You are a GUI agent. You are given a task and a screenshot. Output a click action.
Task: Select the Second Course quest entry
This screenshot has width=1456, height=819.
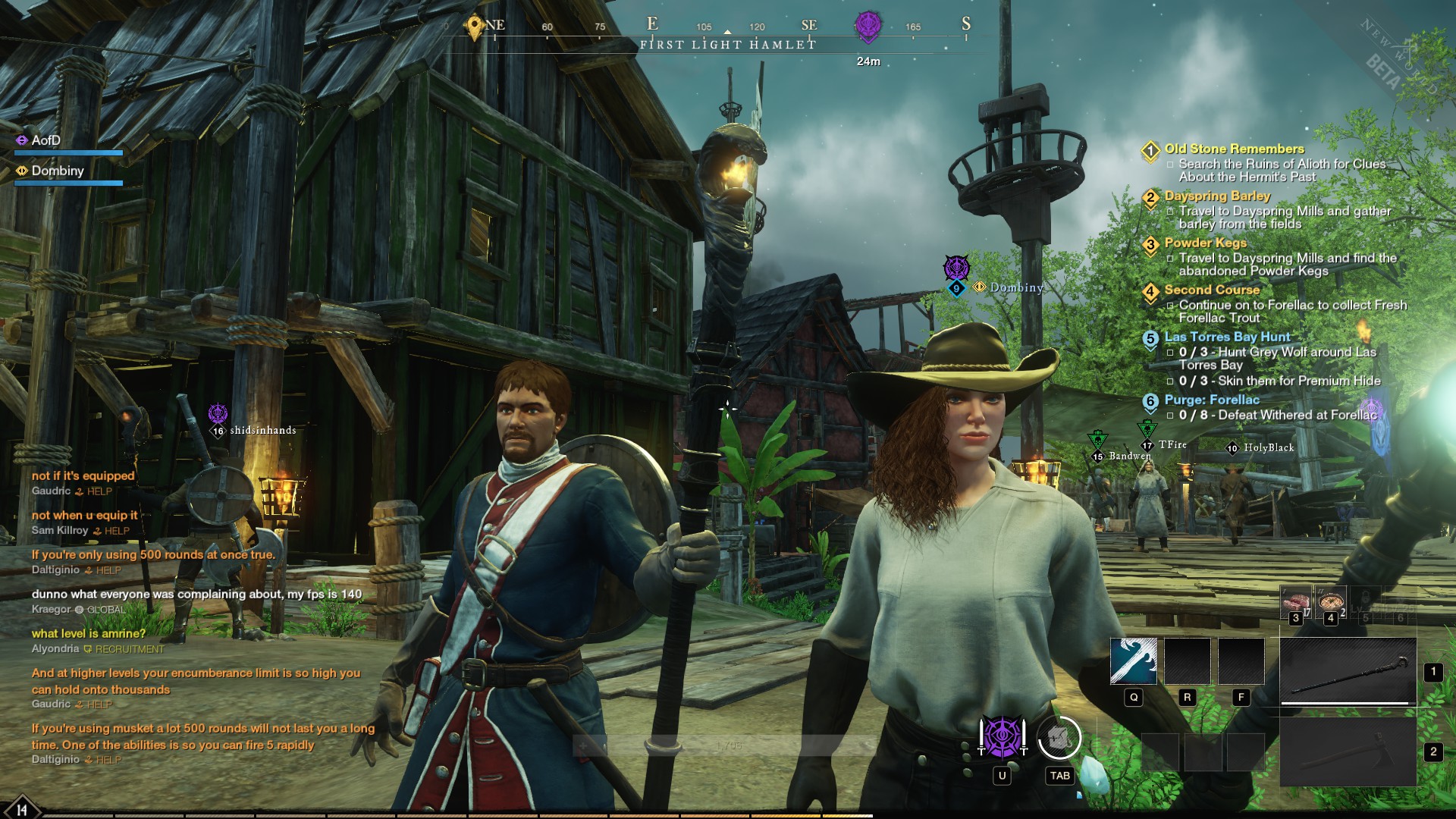pos(1212,290)
